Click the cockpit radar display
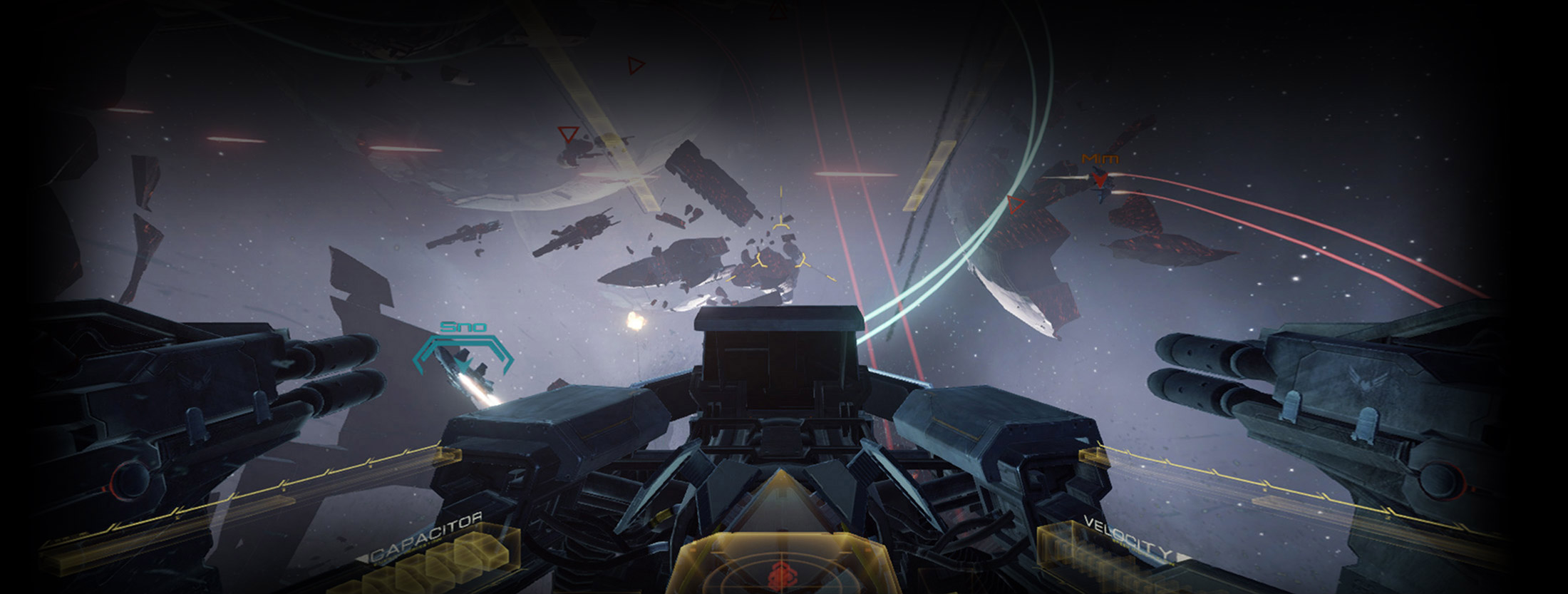The width and height of the screenshot is (1568, 594). (x=782, y=567)
